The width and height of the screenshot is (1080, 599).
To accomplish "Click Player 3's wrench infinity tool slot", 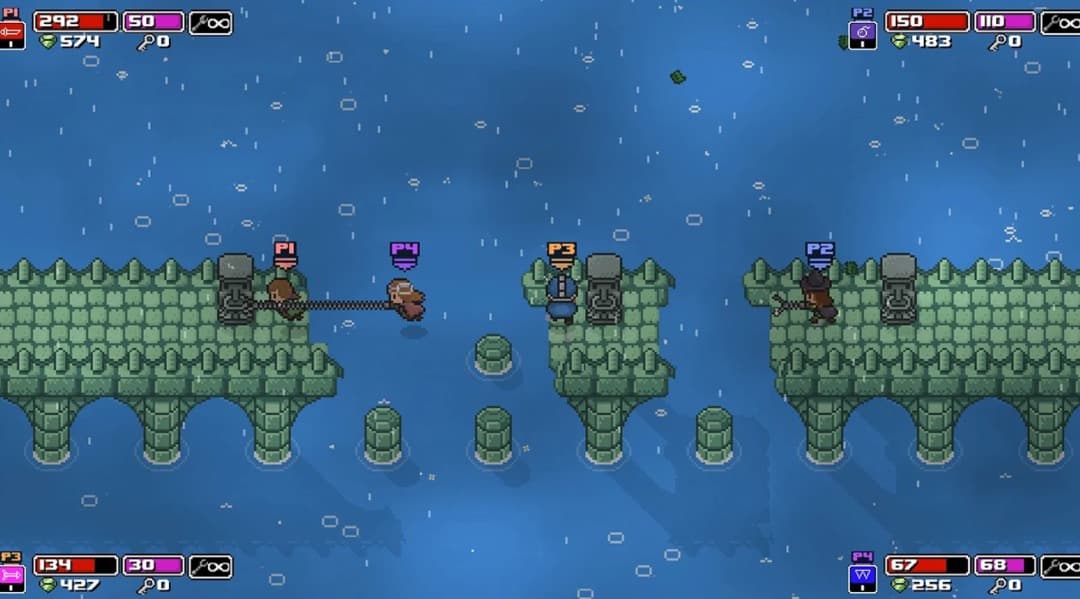I will (x=210, y=566).
